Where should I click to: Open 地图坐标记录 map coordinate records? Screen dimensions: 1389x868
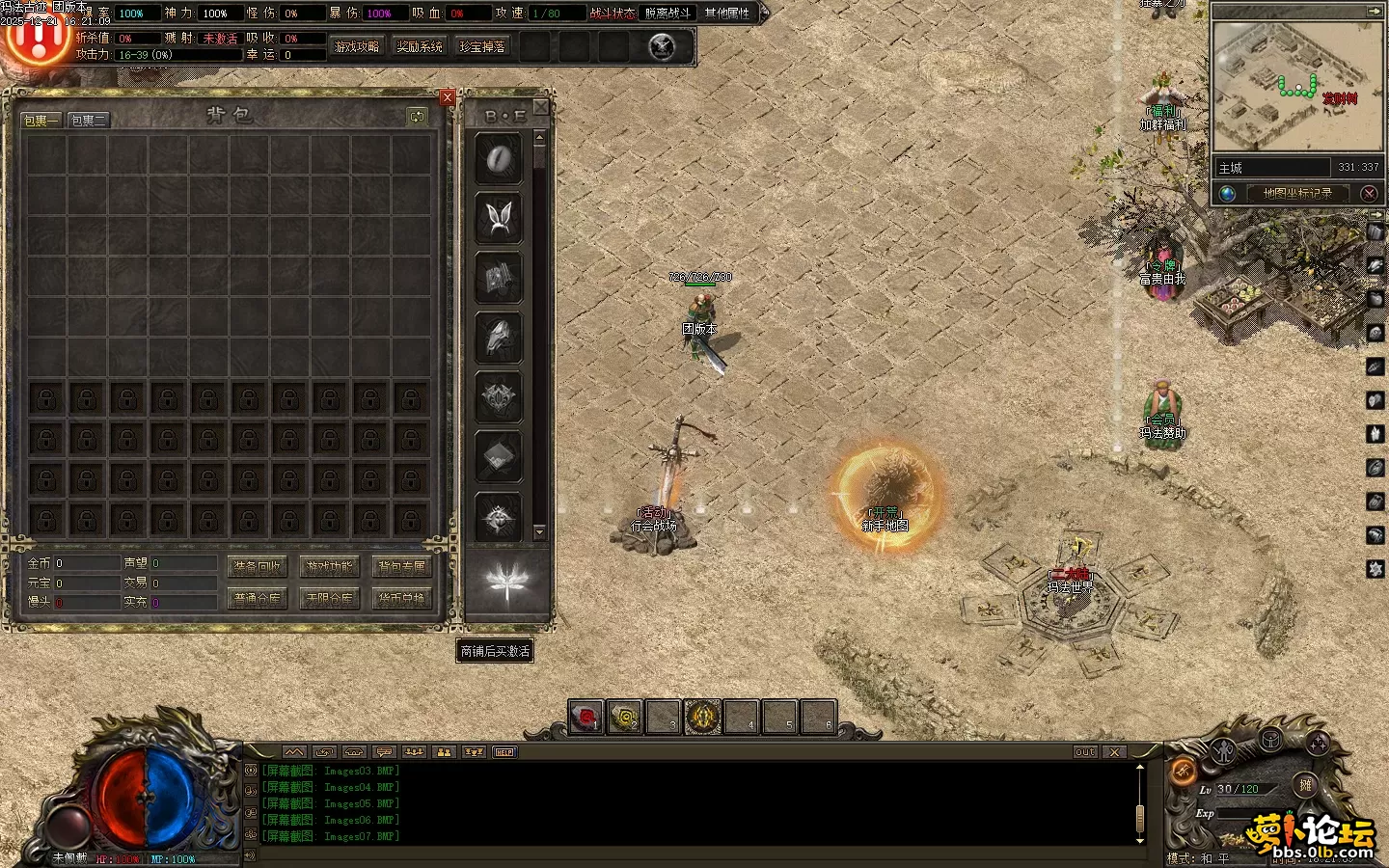(x=1297, y=193)
